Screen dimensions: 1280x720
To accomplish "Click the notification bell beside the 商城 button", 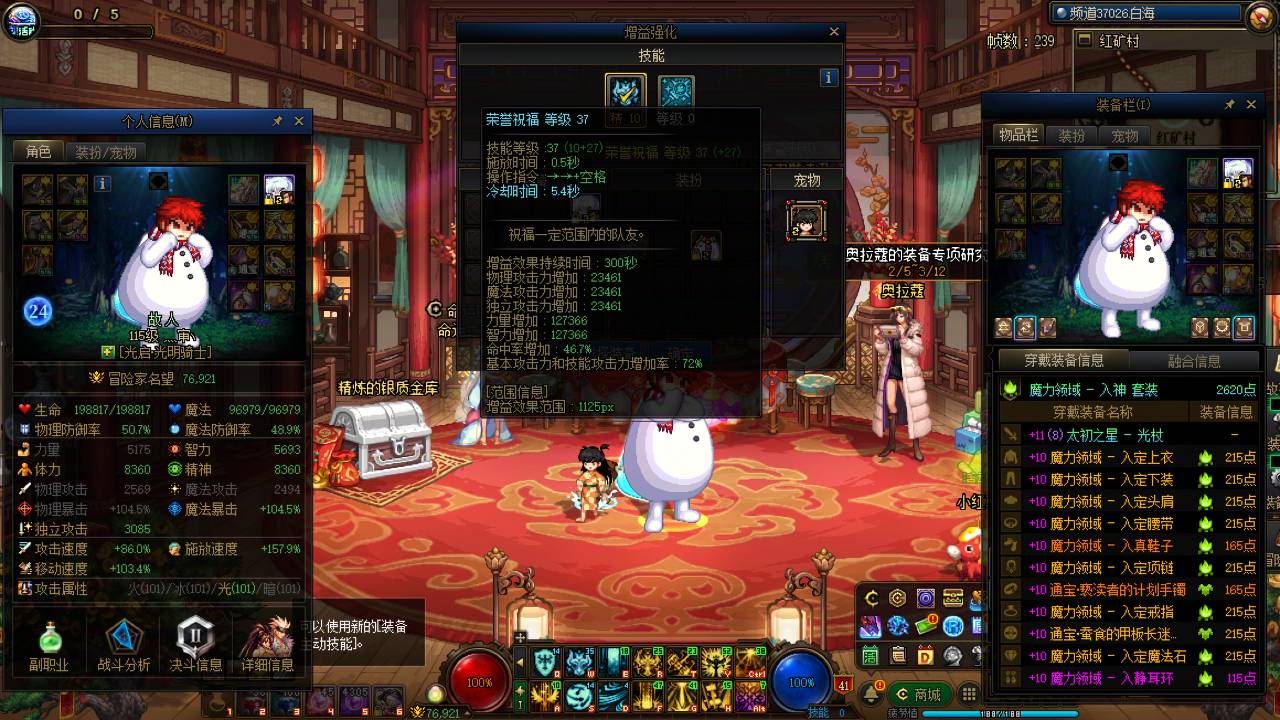I will click(x=872, y=694).
